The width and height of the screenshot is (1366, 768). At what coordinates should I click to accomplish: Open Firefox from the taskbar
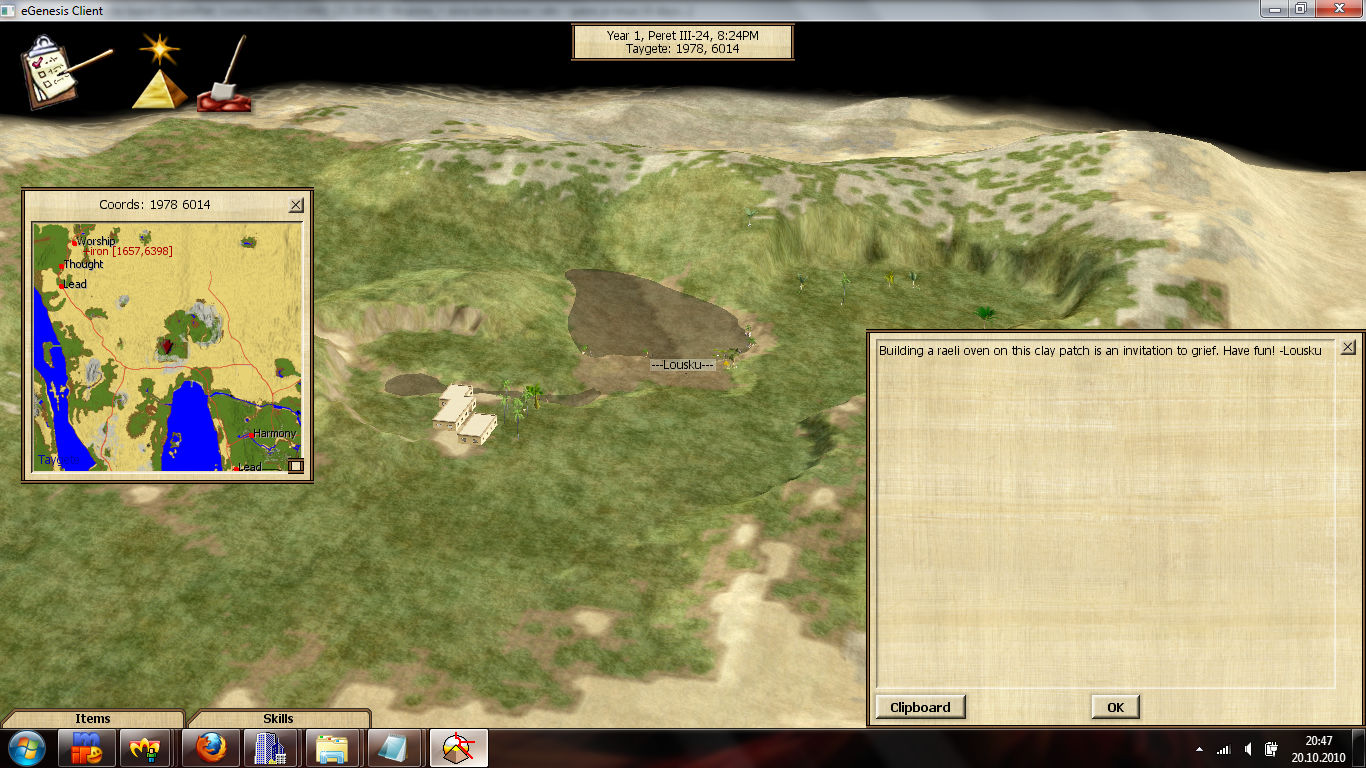[x=211, y=748]
